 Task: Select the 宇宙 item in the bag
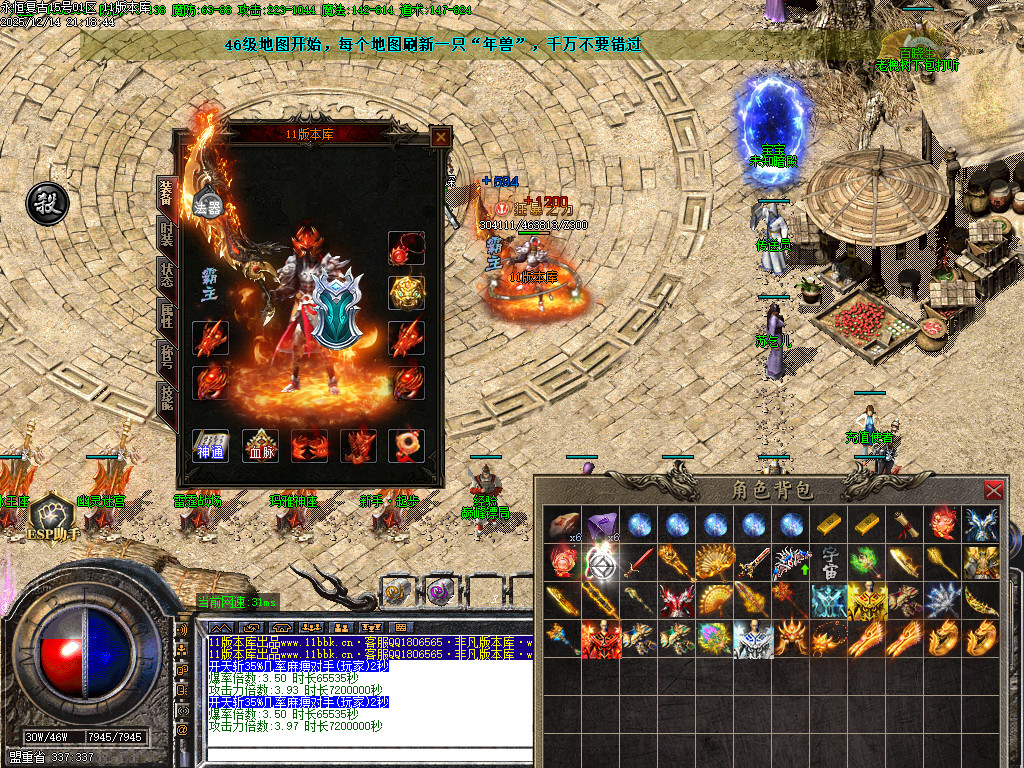tap(831, 563)
